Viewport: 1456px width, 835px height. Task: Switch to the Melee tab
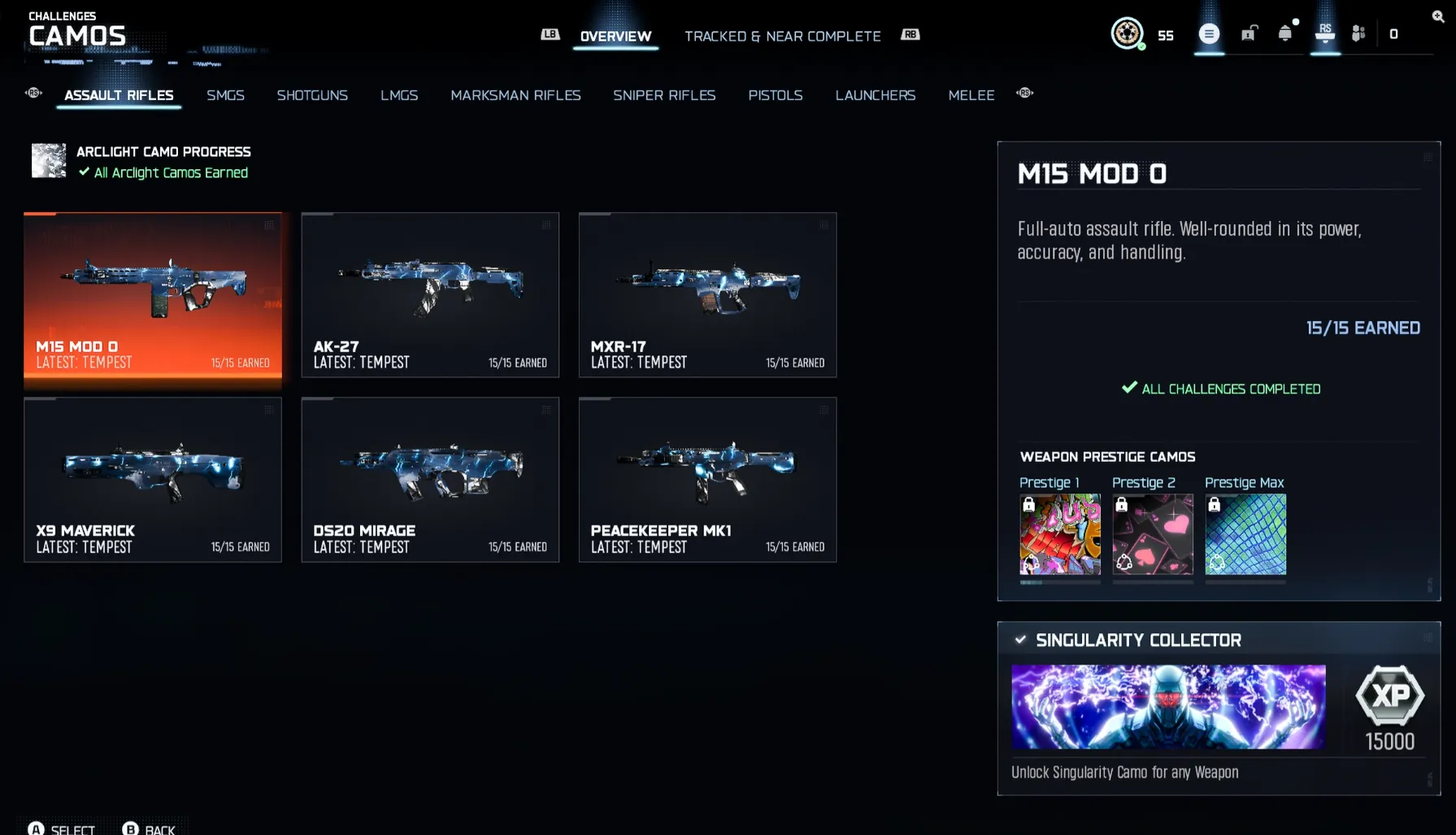(971, 95)
